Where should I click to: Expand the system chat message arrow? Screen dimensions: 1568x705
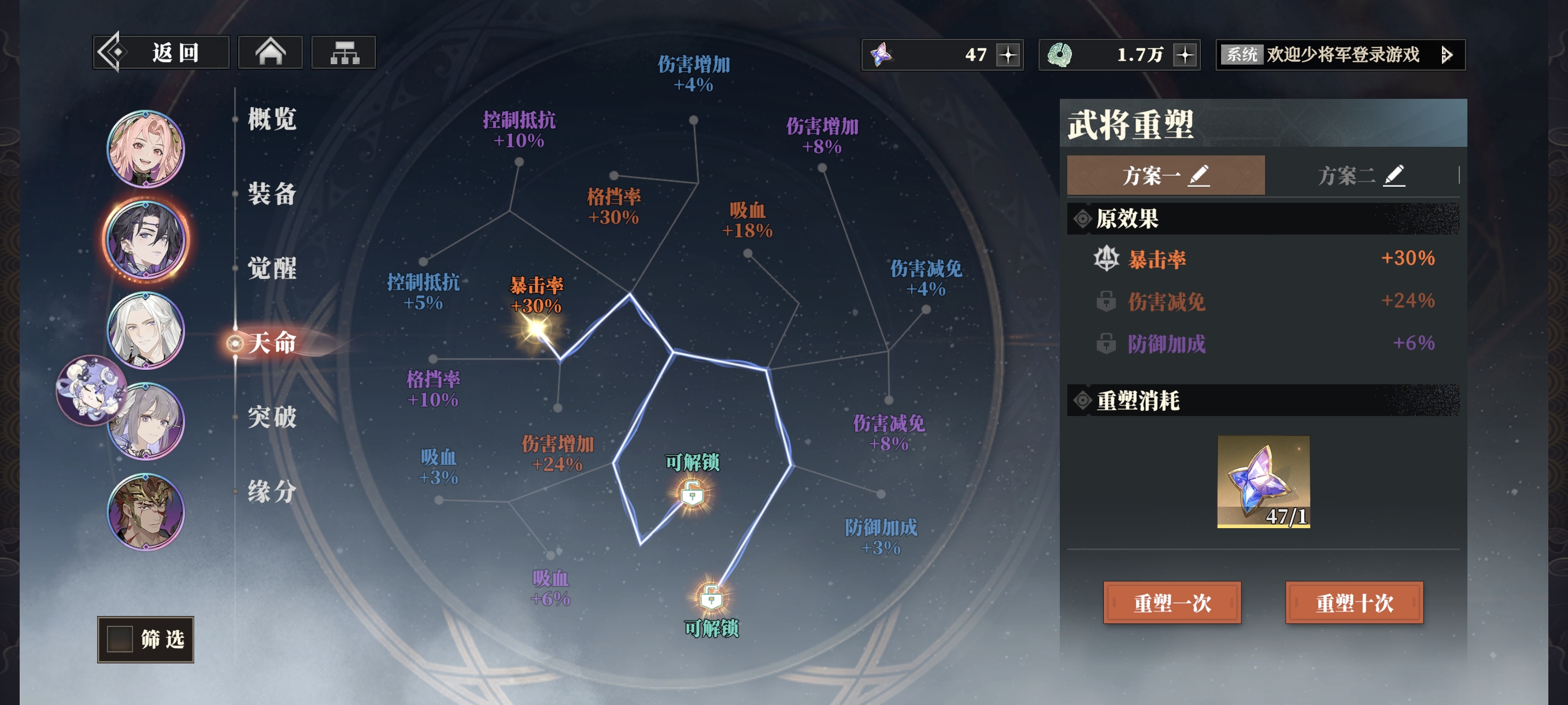tap(1447, 55)
